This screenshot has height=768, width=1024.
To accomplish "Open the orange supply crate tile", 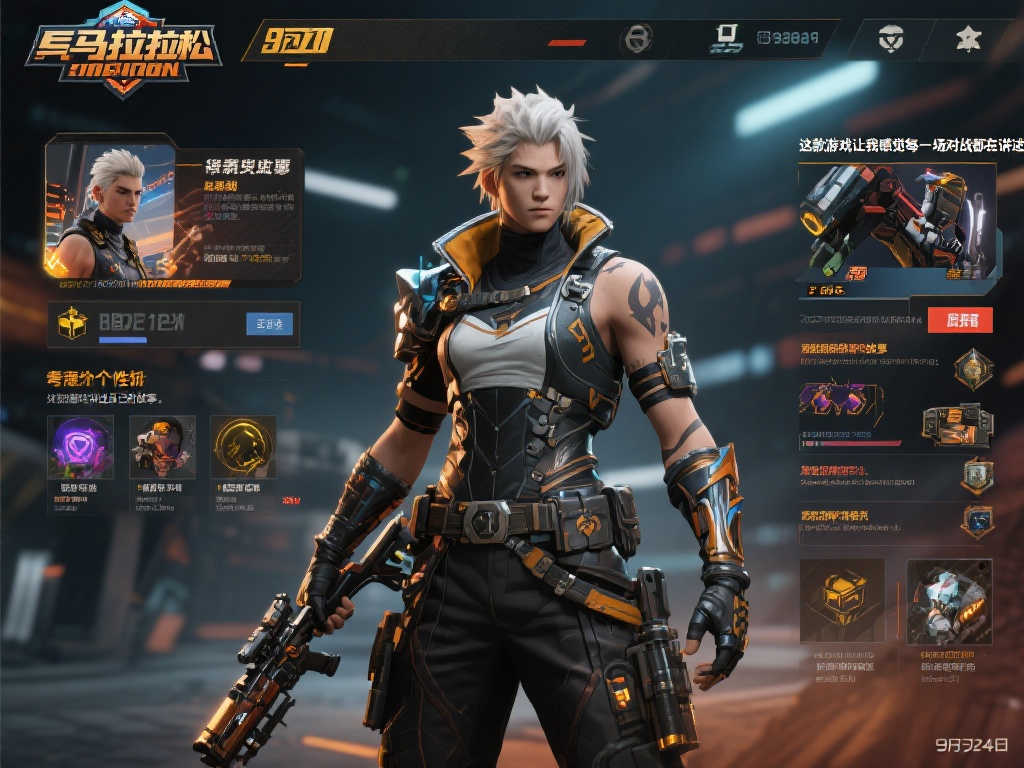I will [x=842, y=600].
